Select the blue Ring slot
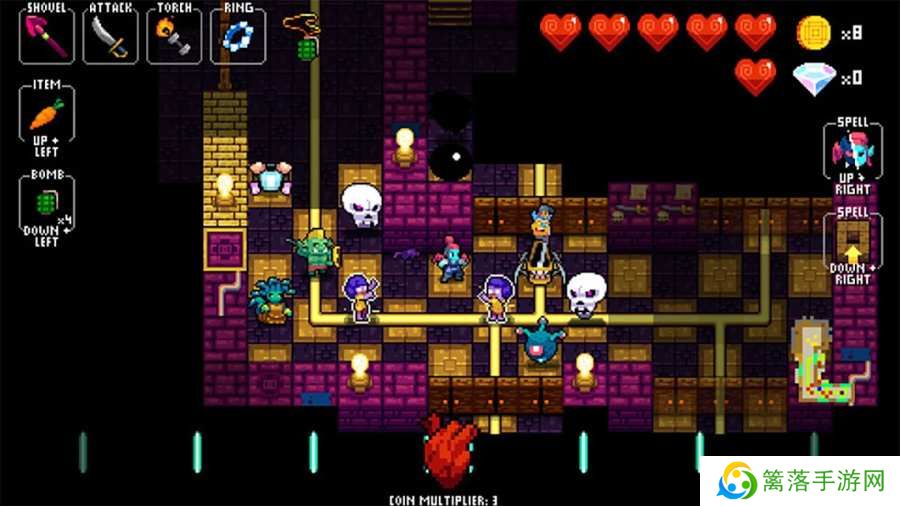900x506 pixels. pyautogui.click(x=238, y=37)
